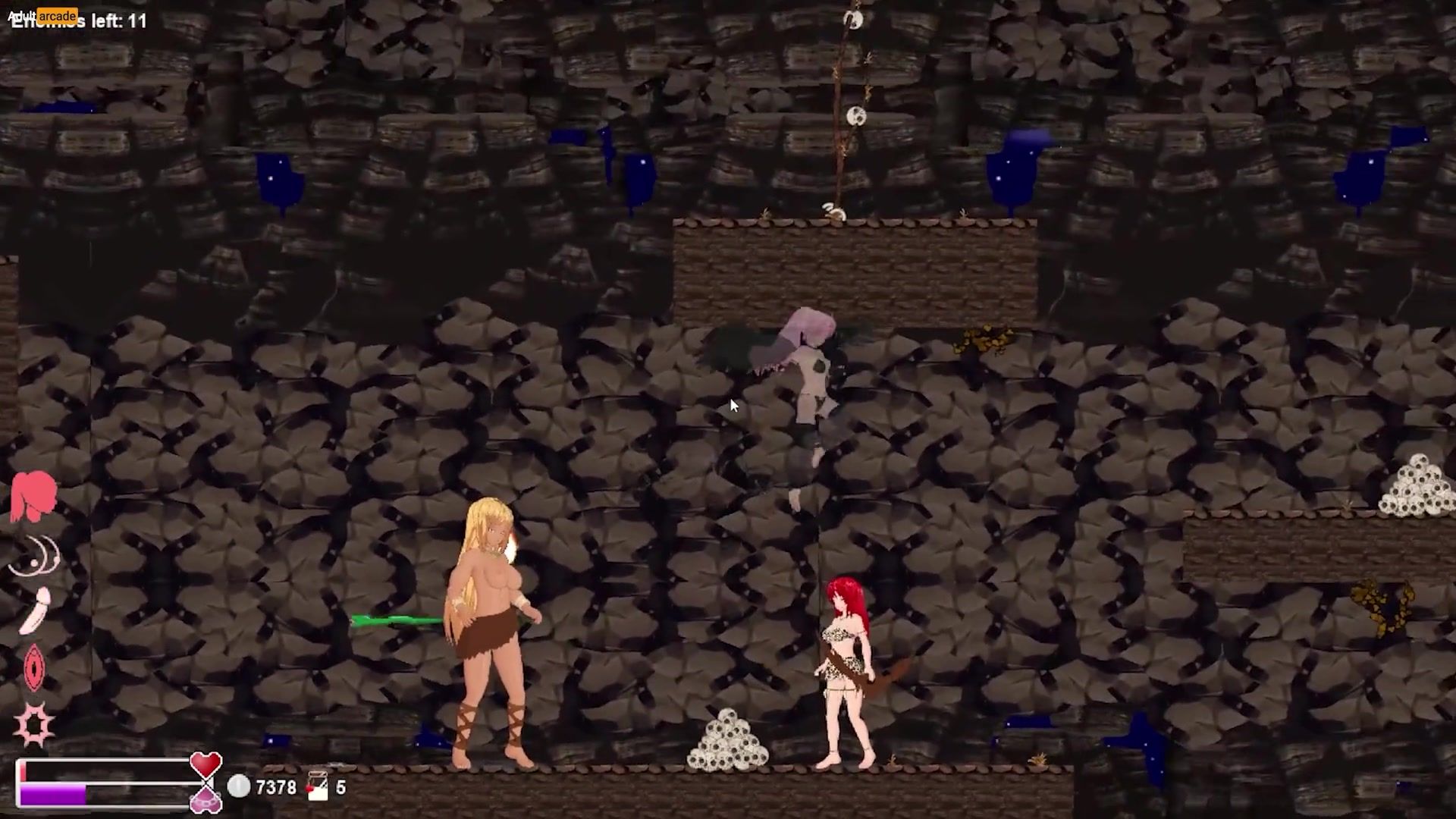The image size is (1456, 819).
Task: Click the pink hair silhouette icon
Action: 33,495
